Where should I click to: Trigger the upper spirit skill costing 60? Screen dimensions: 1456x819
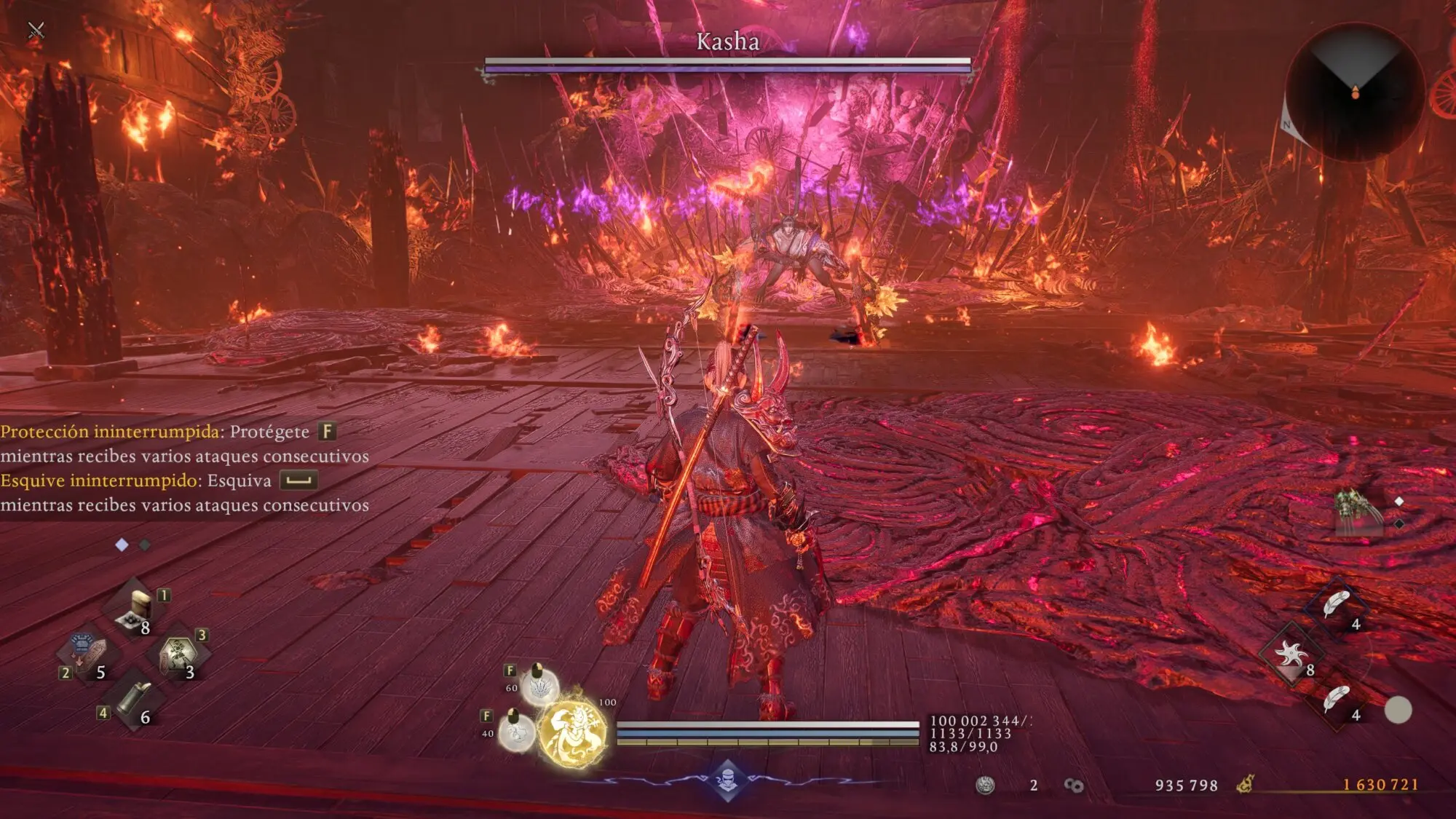point(539,686)
